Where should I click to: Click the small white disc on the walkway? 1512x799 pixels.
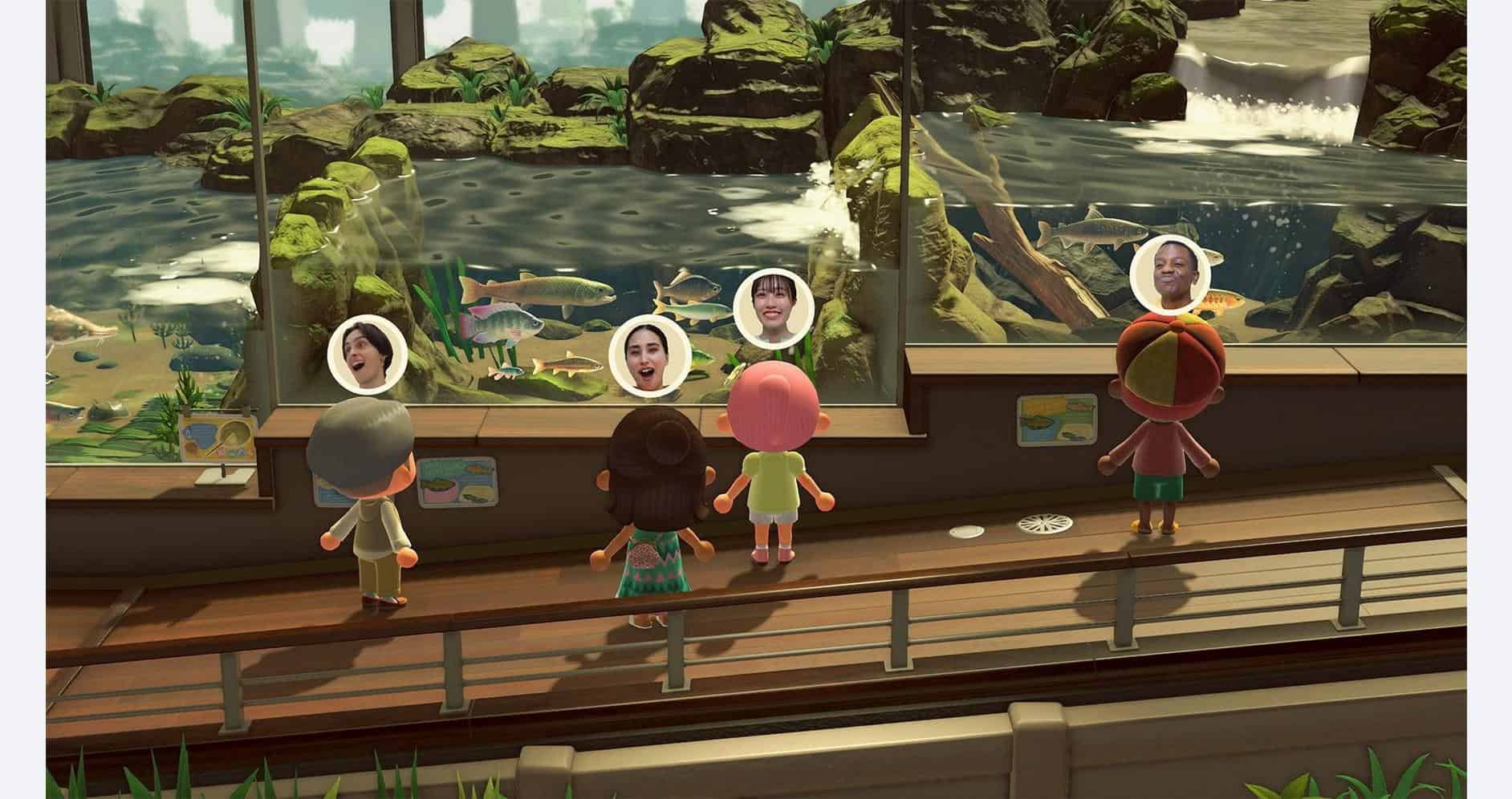[x=967, y=530]
